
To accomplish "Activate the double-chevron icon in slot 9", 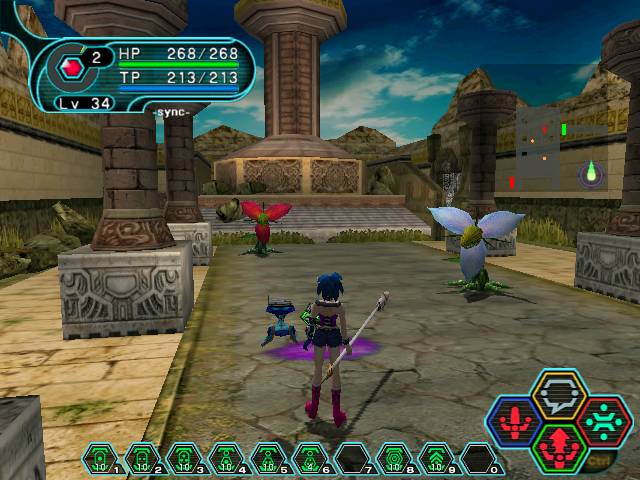I will point(436,460).
